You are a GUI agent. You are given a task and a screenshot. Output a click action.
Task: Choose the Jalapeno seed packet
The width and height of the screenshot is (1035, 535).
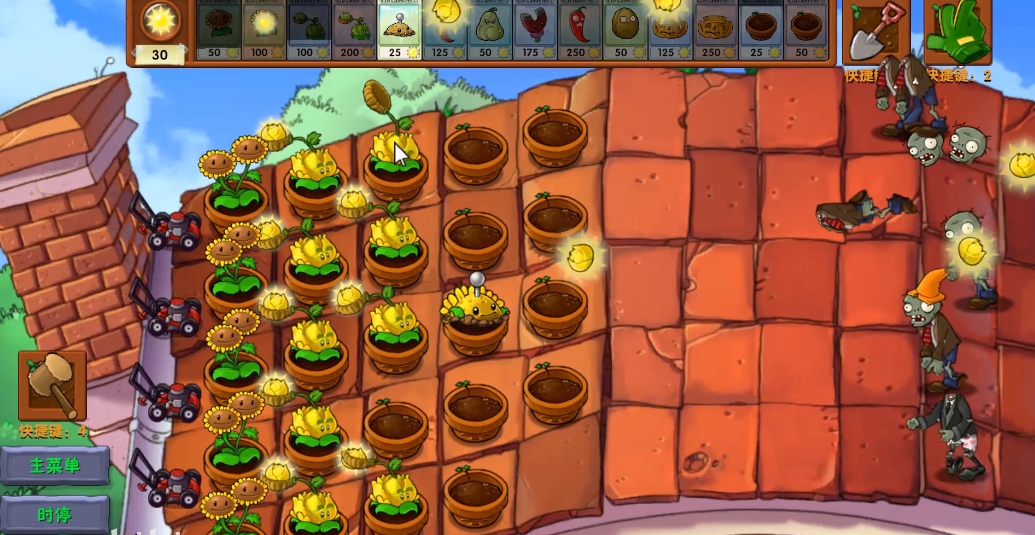click(578, 30)
